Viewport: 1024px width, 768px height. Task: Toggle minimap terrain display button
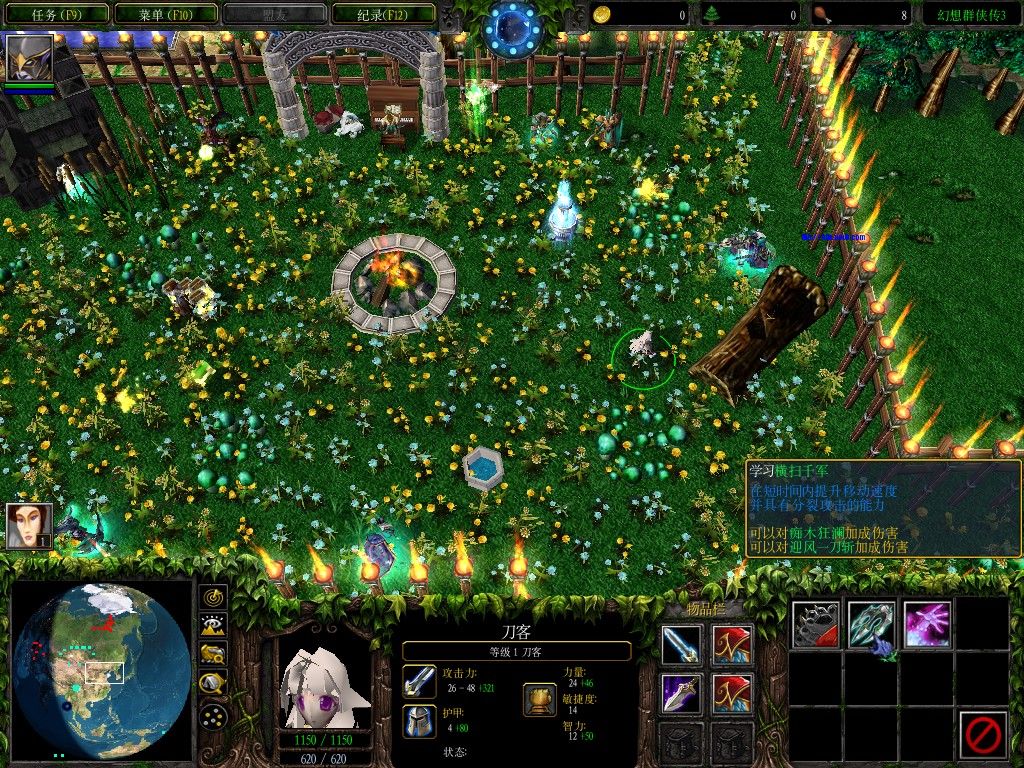(213, 627)
